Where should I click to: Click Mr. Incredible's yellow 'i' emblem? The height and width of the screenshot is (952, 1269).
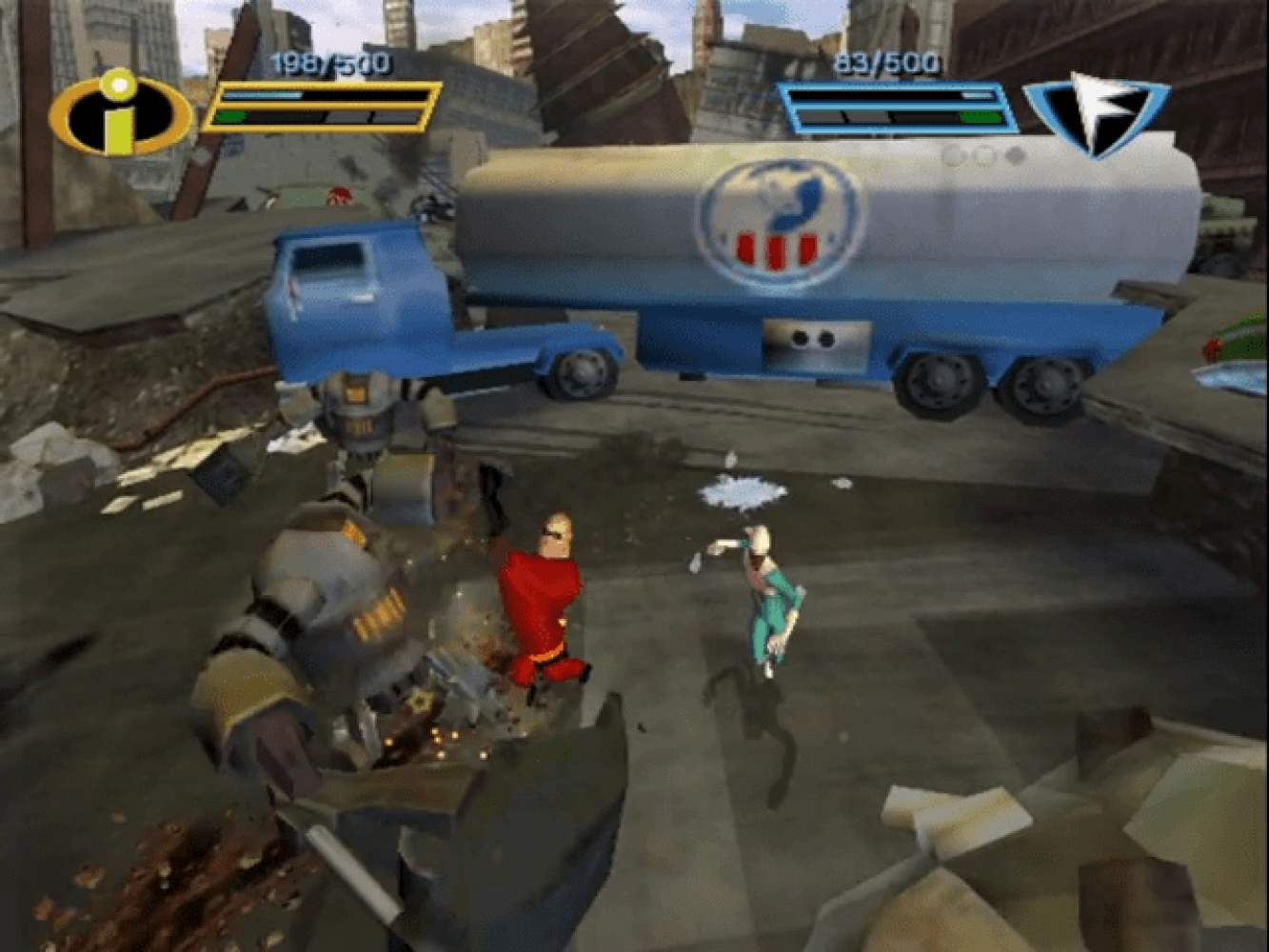point(120,113)
